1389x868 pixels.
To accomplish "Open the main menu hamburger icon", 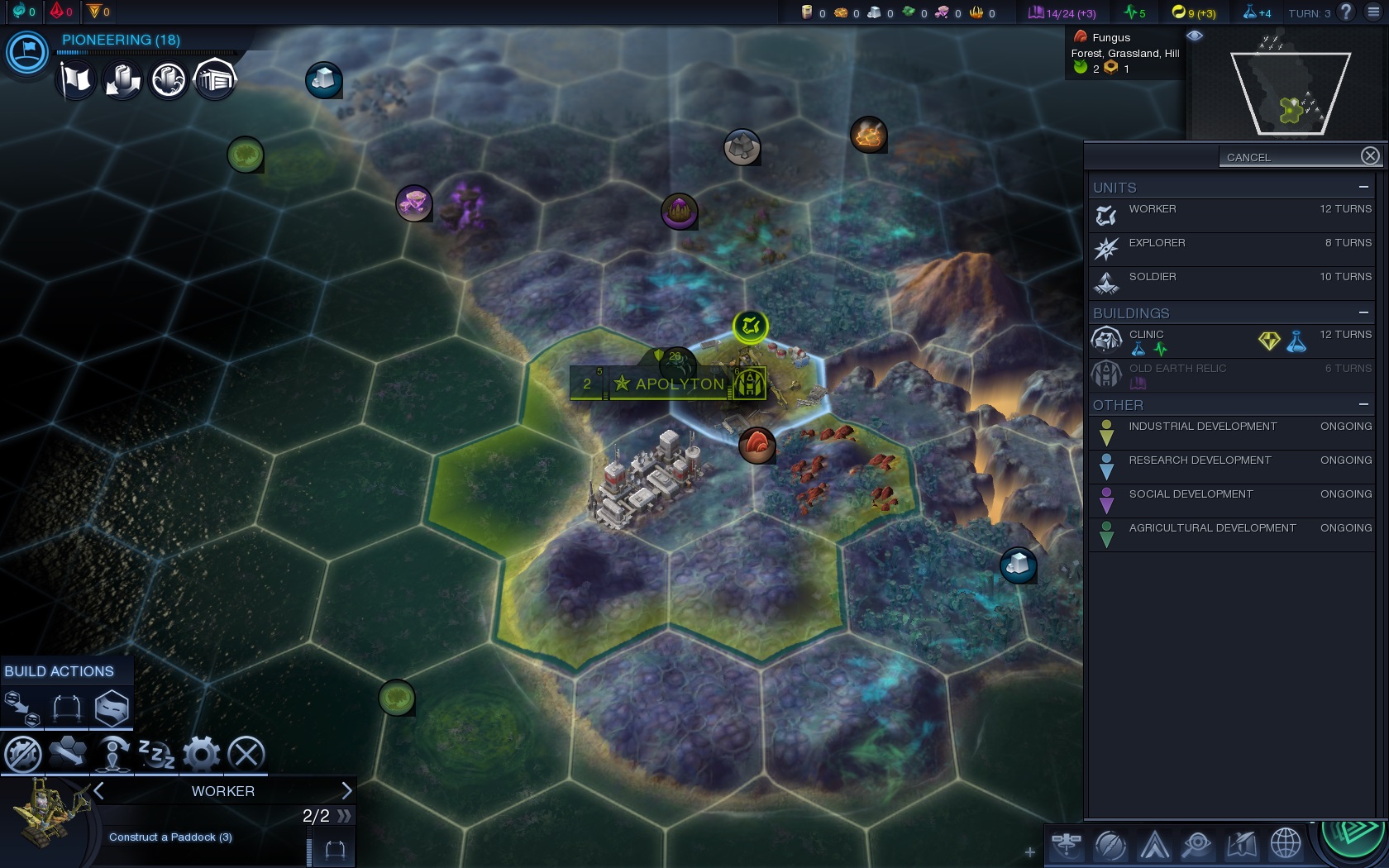I will tap(1373, 12).
